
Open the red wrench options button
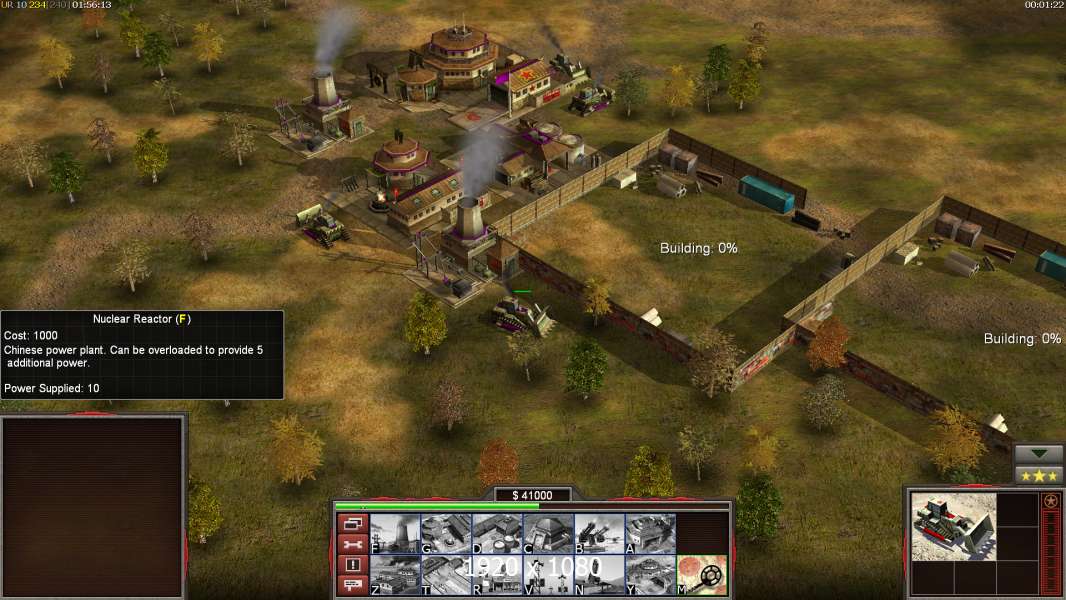point(351,545)
